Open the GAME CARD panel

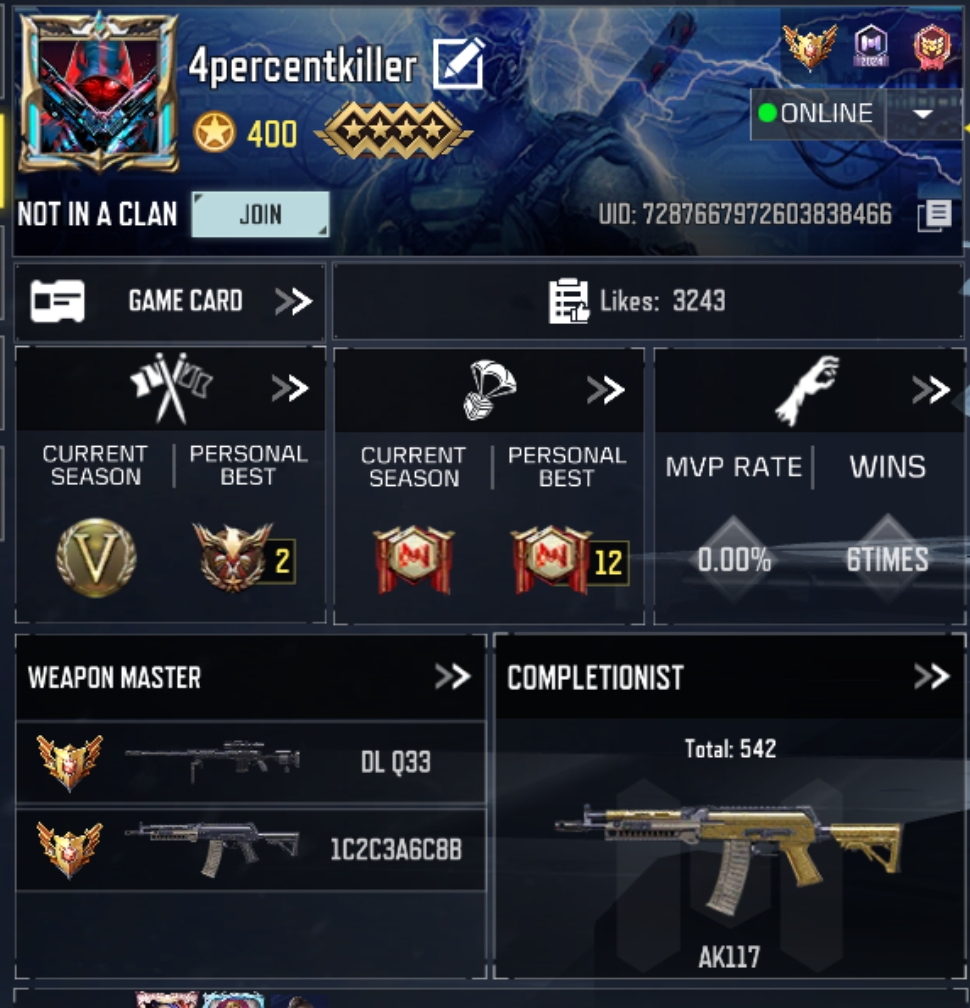[170, 301]
